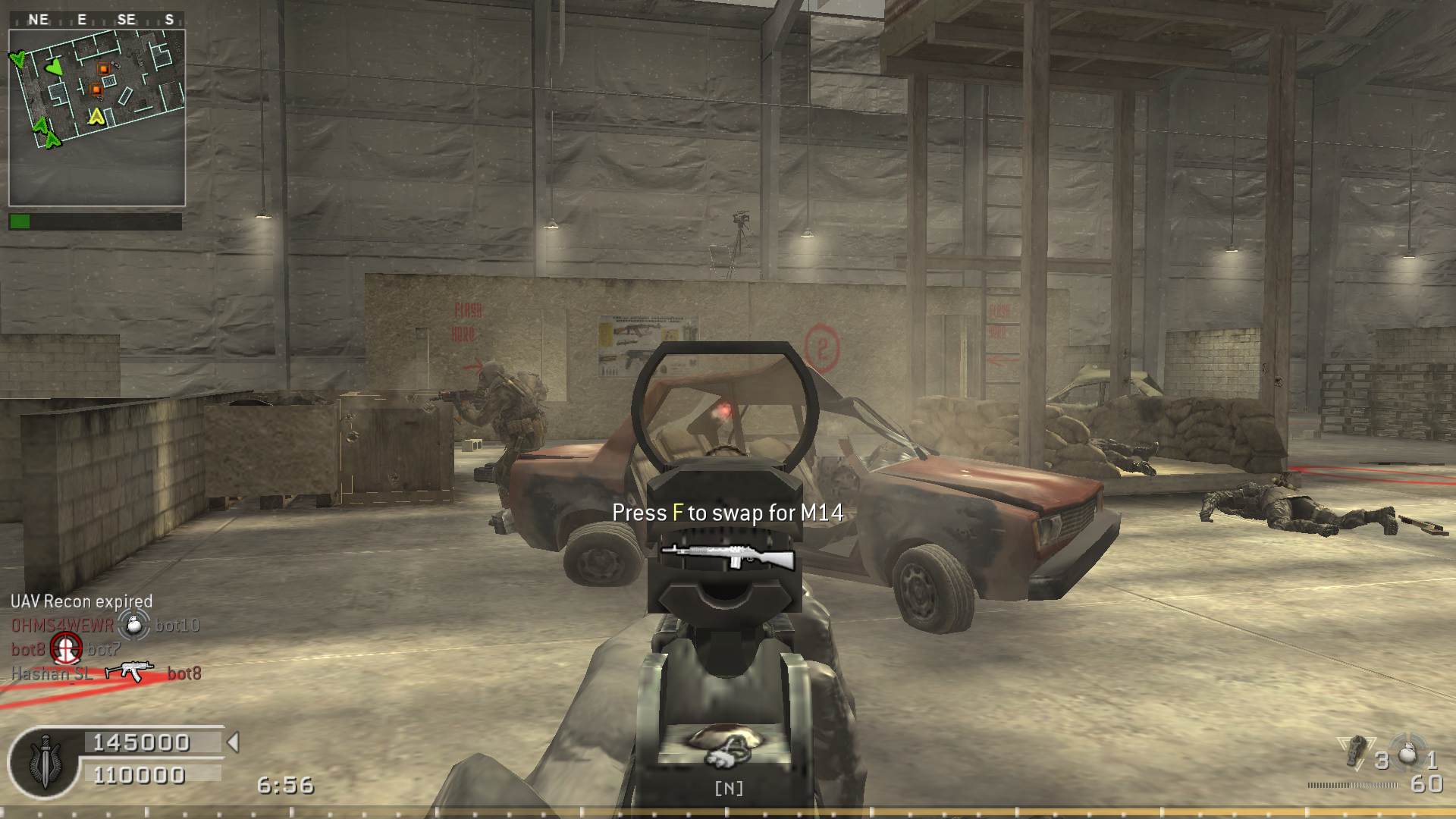Select the special grenade icon
This screenshot has width=1456, height=819.
(1354, 752)
